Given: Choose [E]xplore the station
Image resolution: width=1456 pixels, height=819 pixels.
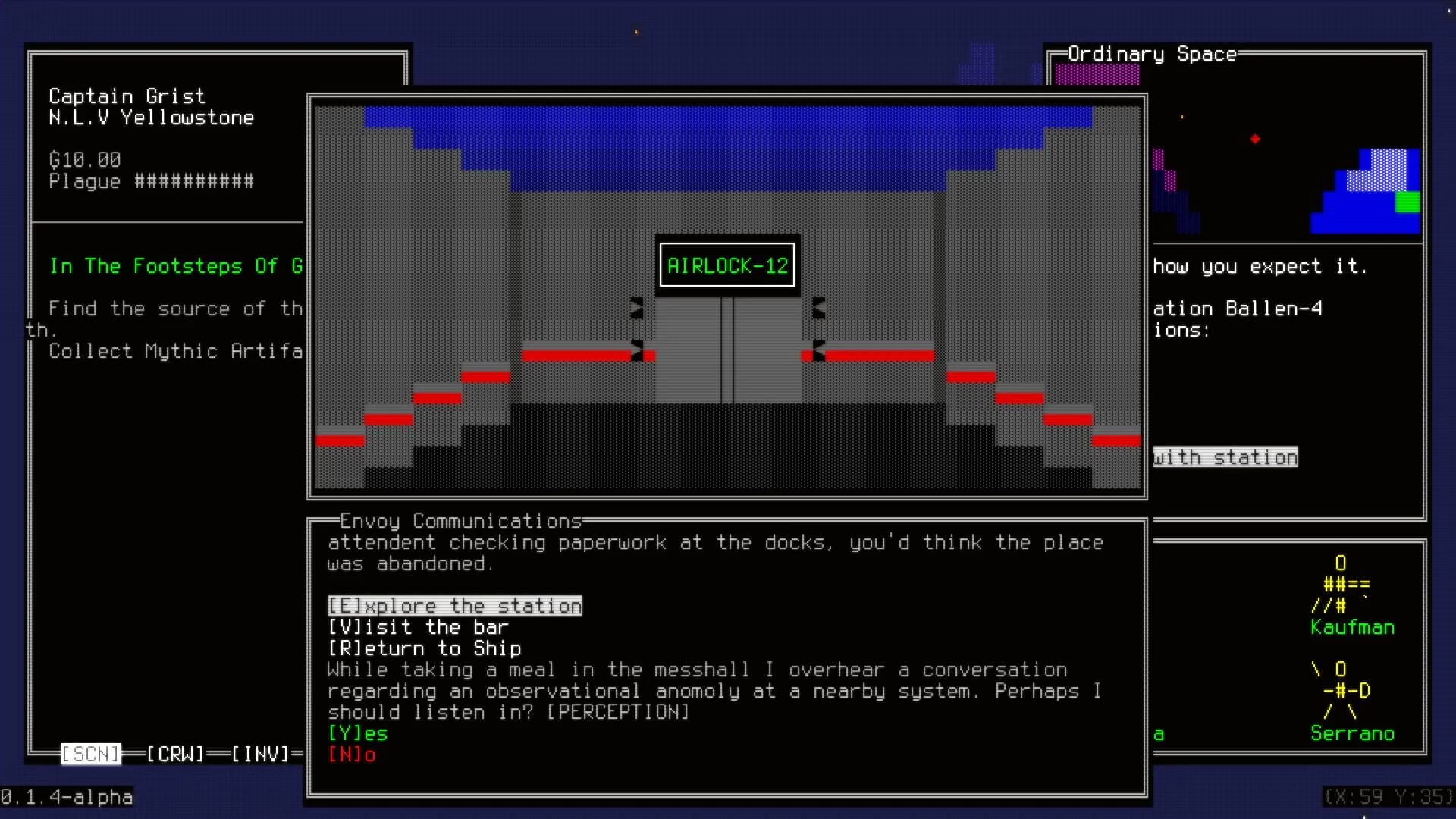Looking at the screenshot, I should [x=454, y=605].
